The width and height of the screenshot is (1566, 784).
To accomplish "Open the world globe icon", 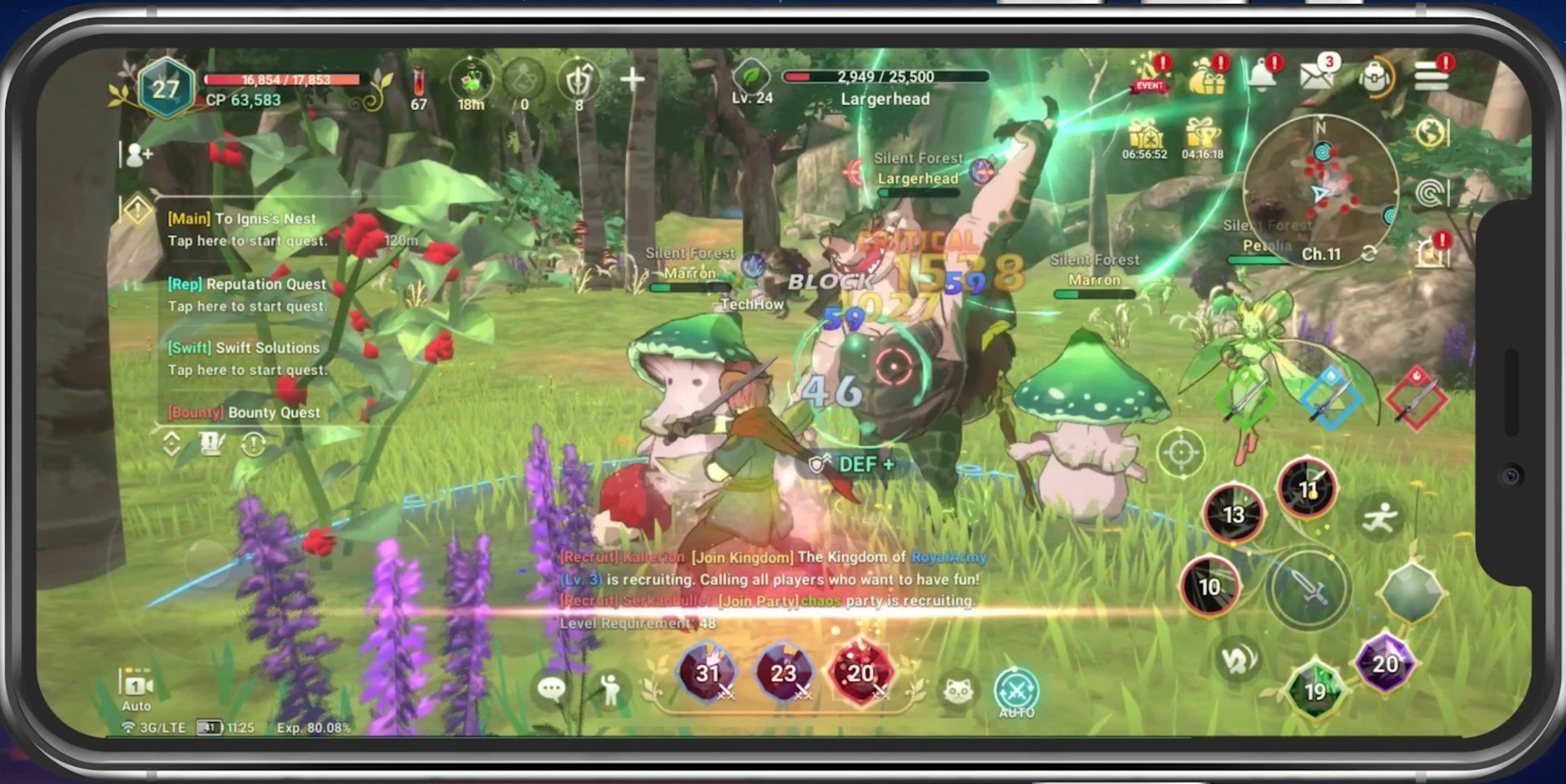I will (x=1432, y=132).
